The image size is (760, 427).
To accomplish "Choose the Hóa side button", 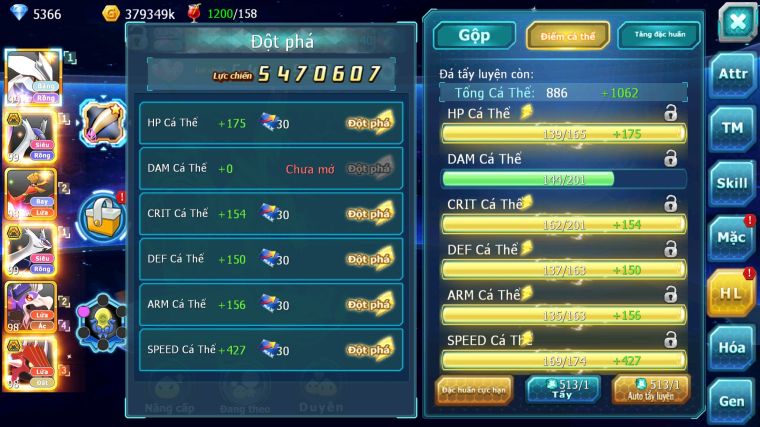I will pyautogui.click(x=732, y=347).
